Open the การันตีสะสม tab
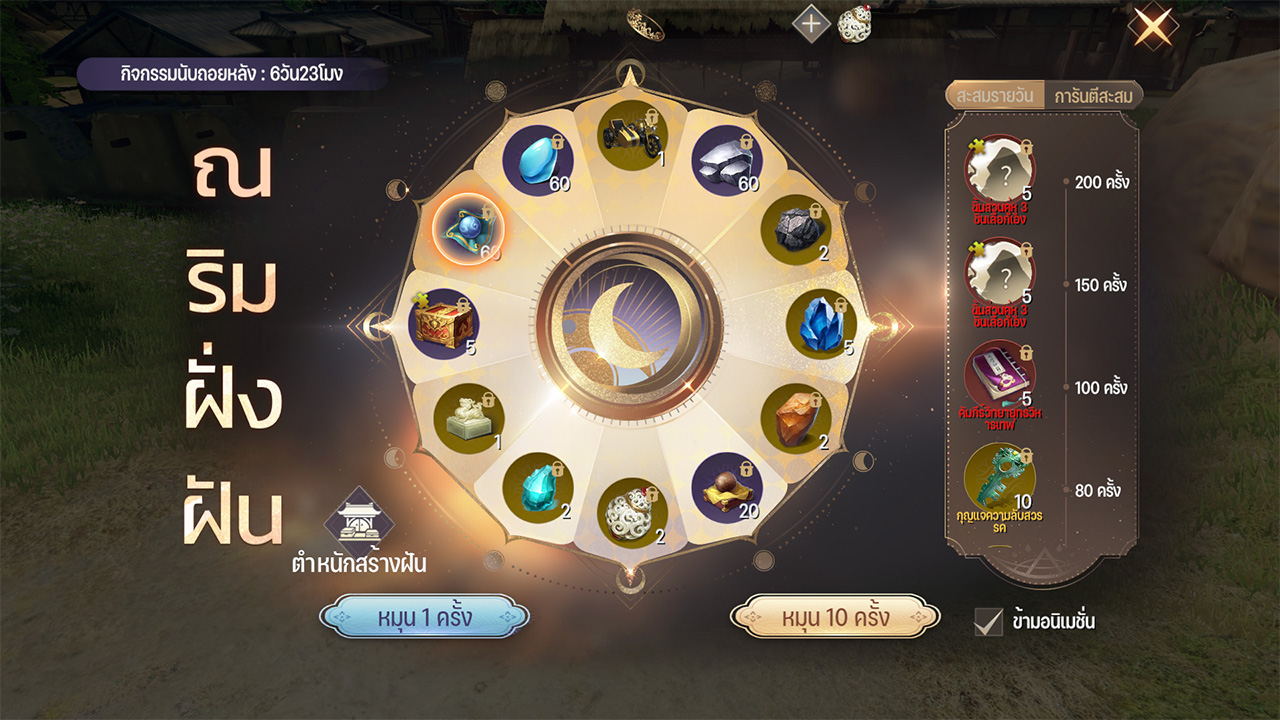The image size is (1280, 720). point(1091,96)
